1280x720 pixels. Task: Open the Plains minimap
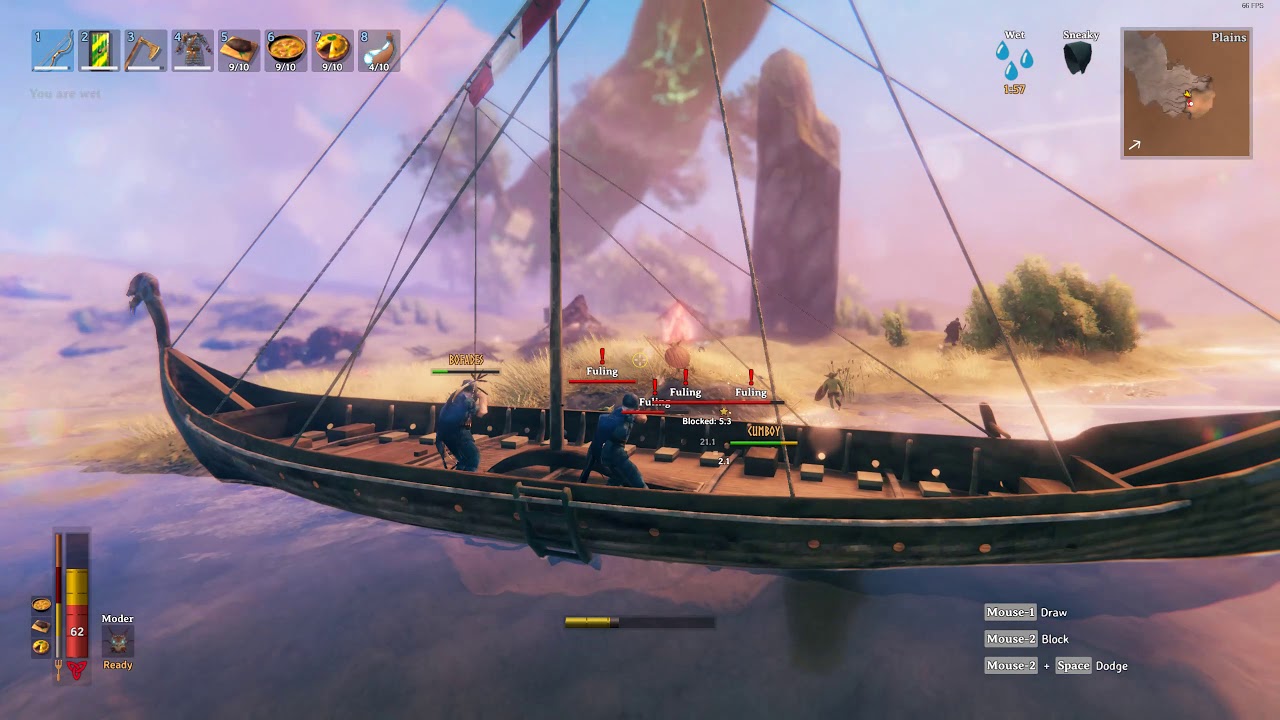[1186, 93]
